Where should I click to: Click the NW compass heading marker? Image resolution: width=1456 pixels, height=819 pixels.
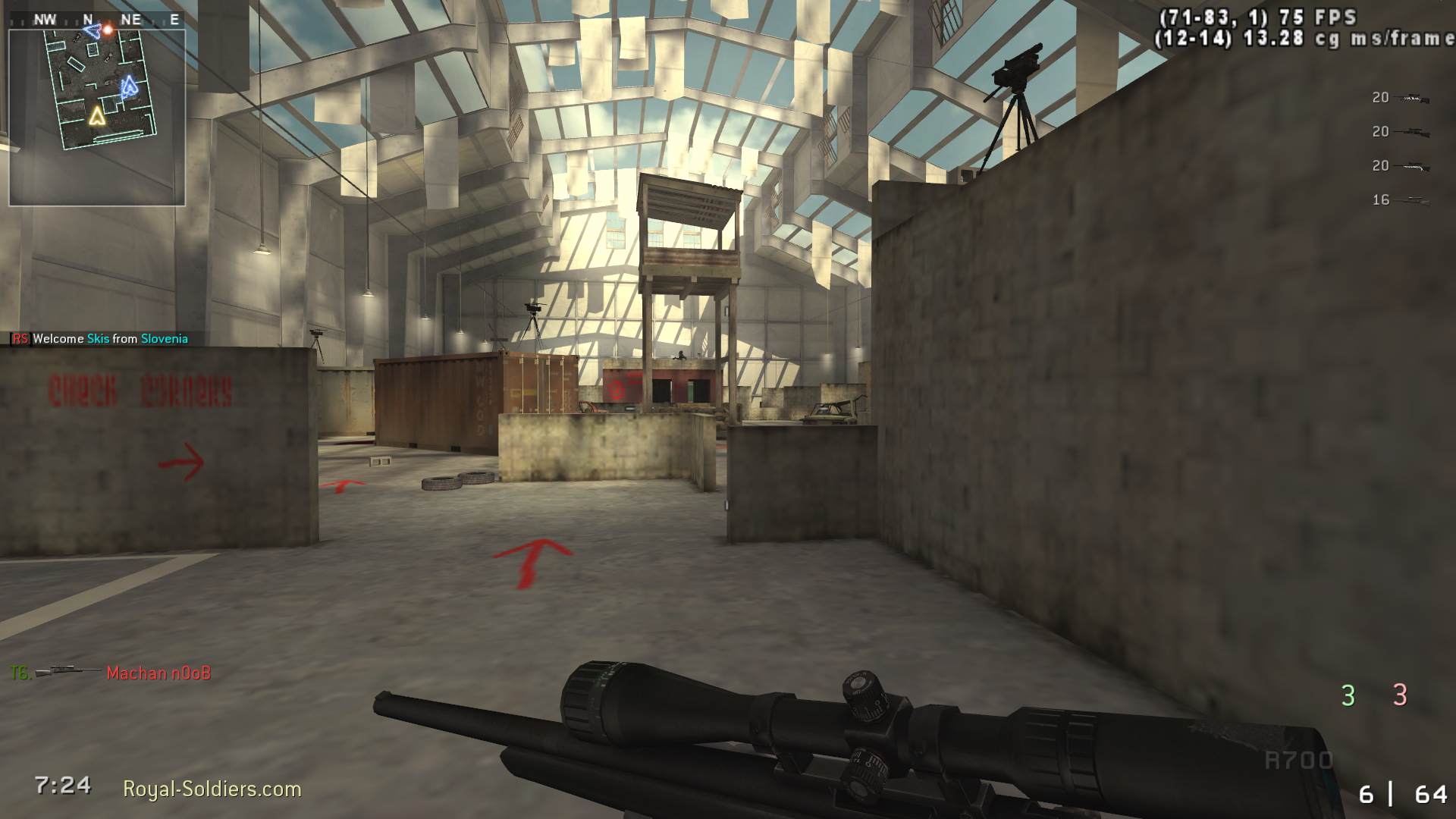coord(47,19)
